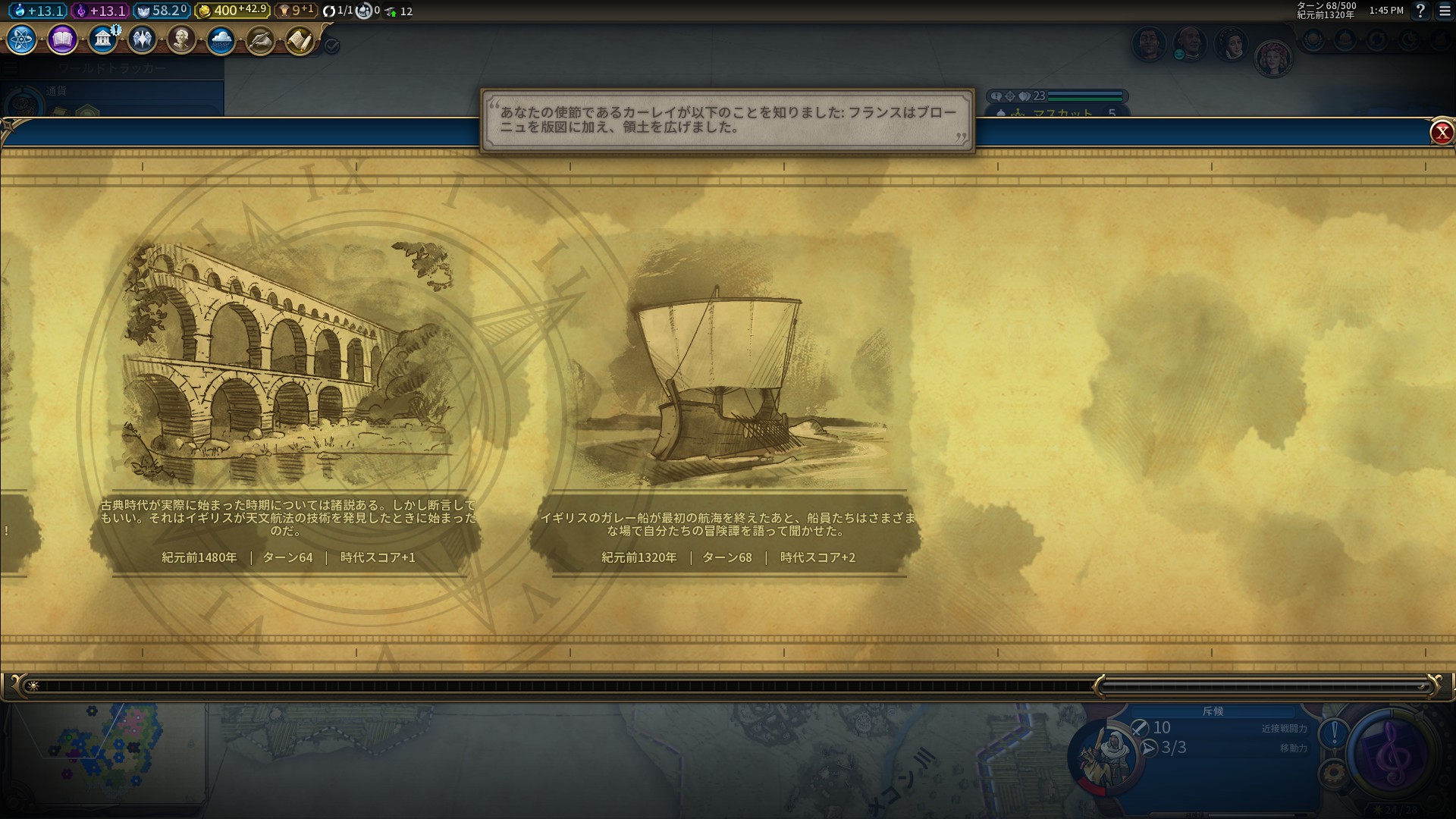Select the ruff-collared queen leader portrait
The width and height of the screenshot is (1456, 819).
[1231, 44]
